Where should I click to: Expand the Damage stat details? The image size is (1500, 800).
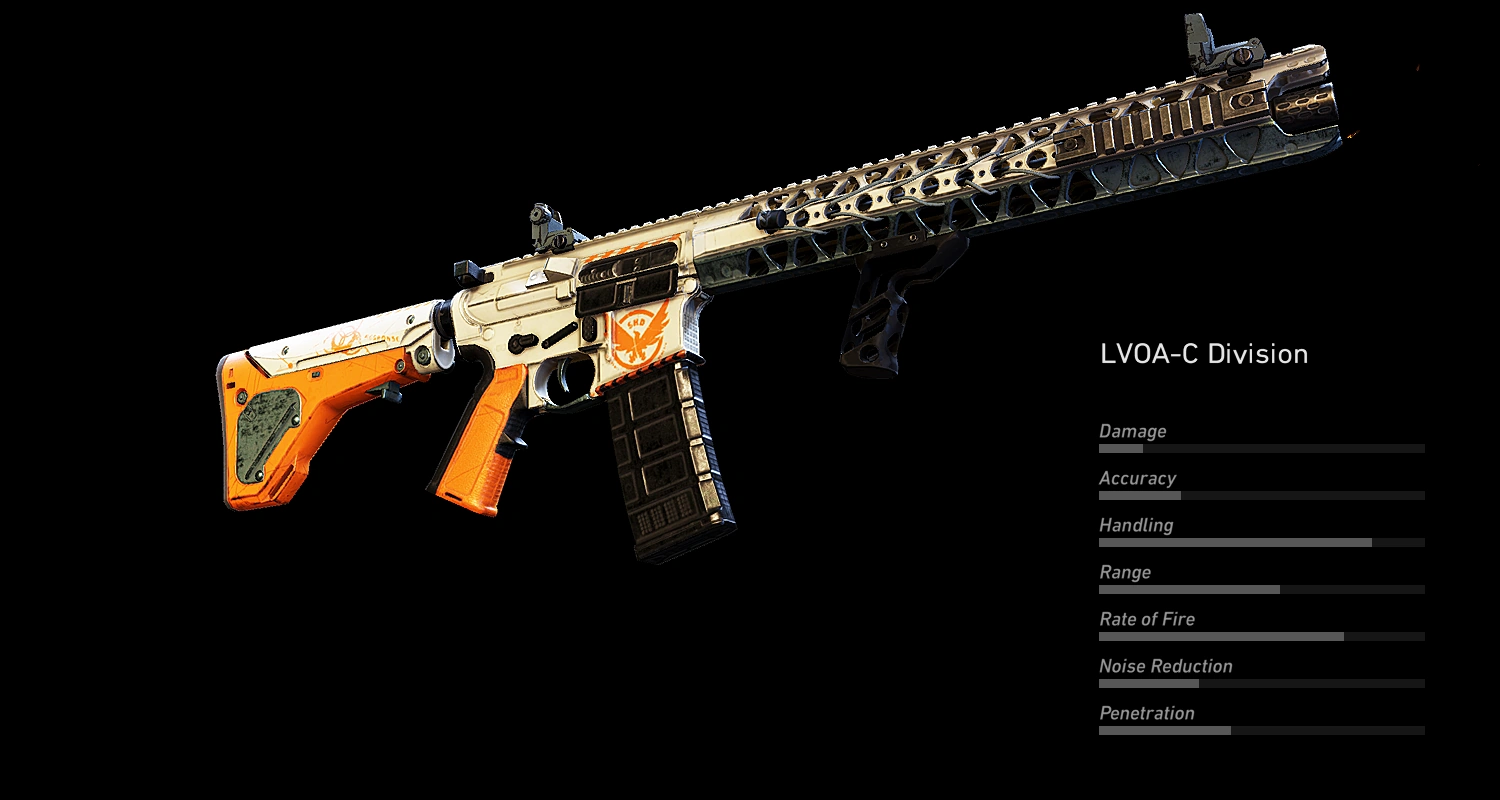point(1133,431)
